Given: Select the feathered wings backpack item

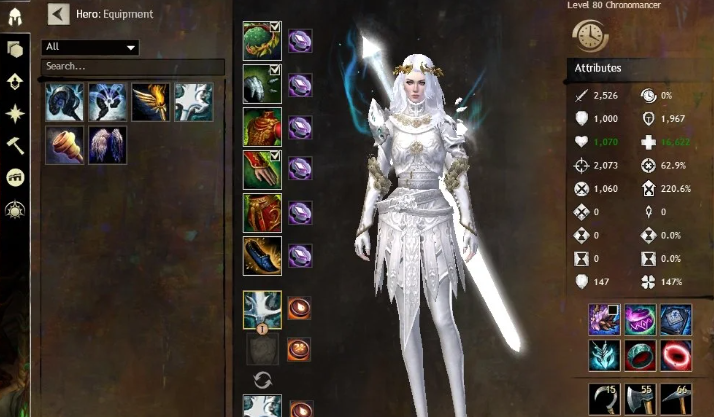Looking at the screenshot, I should 107,144.
